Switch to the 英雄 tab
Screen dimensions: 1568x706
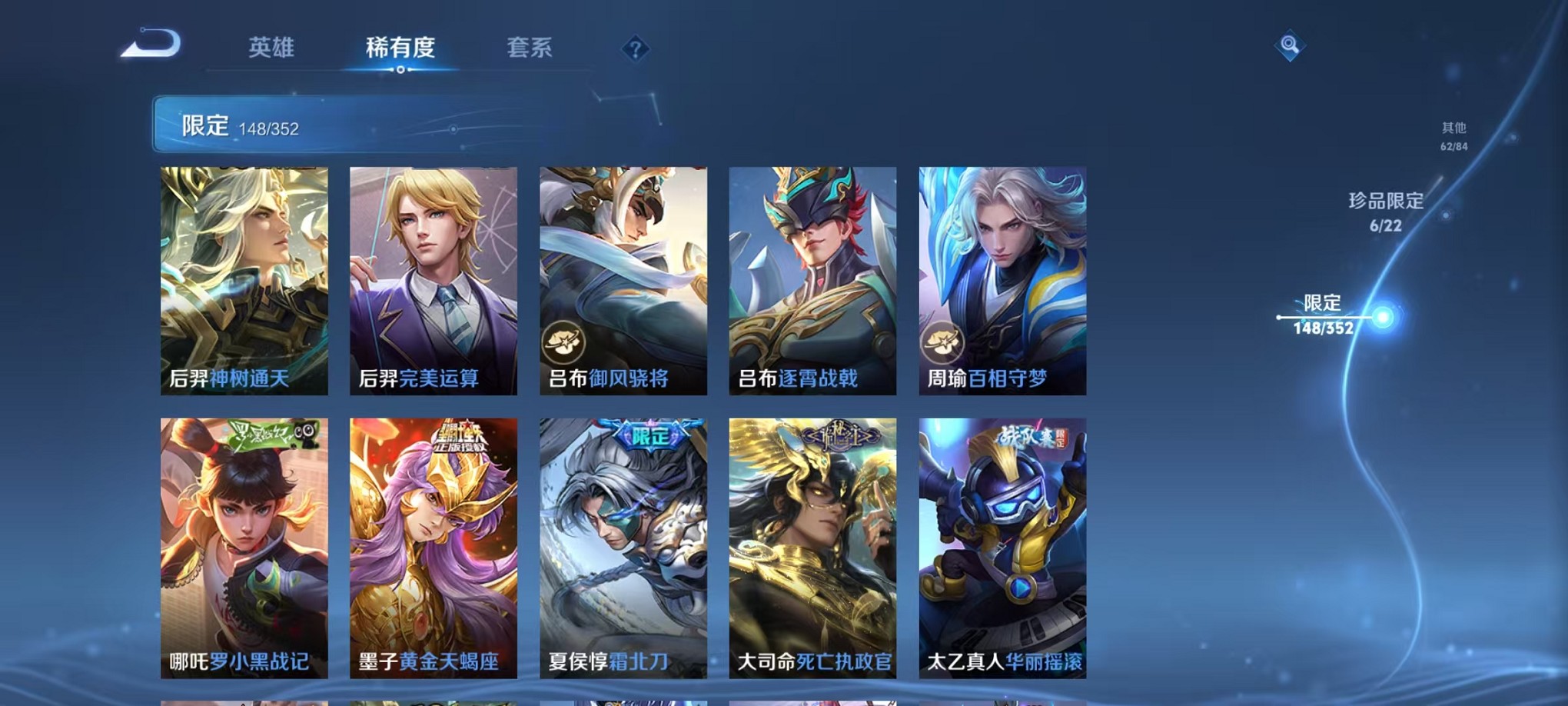click(271, 48)
